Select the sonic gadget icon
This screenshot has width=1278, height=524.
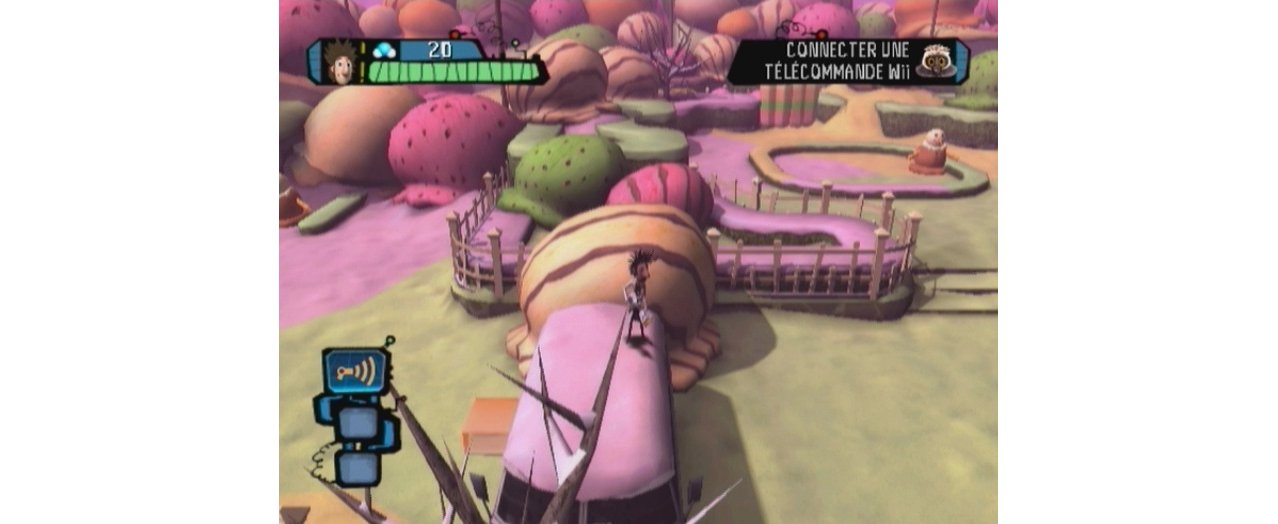click(356, 372)
